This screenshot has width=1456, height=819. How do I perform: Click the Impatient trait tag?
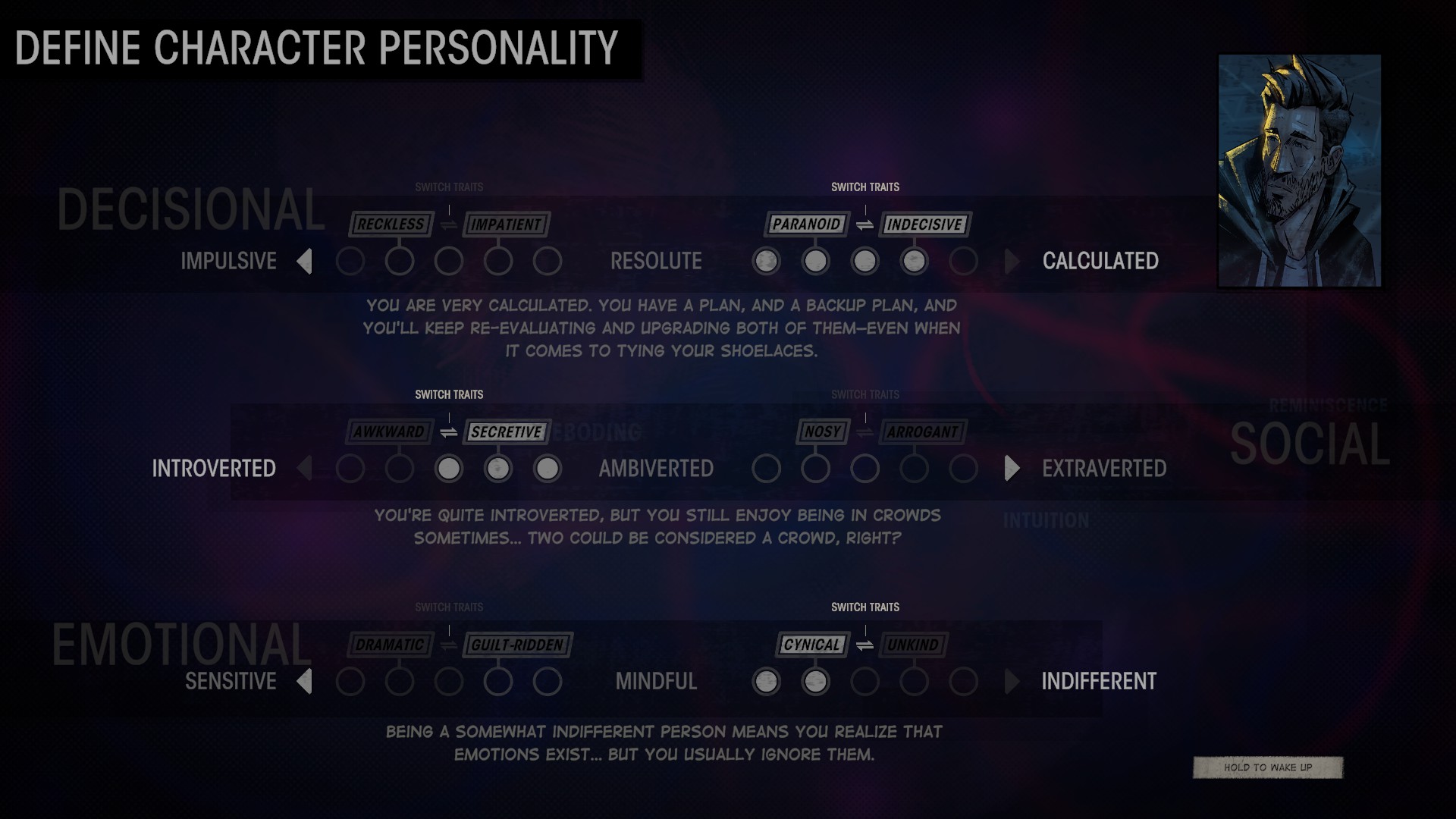click(506, 224)
